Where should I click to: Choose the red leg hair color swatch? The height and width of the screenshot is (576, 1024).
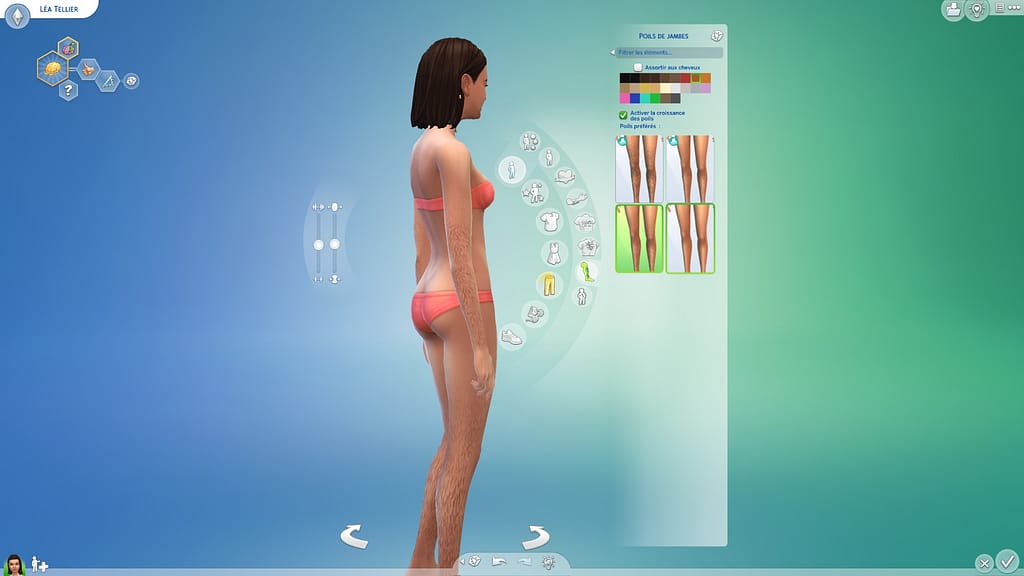point(685,78)
